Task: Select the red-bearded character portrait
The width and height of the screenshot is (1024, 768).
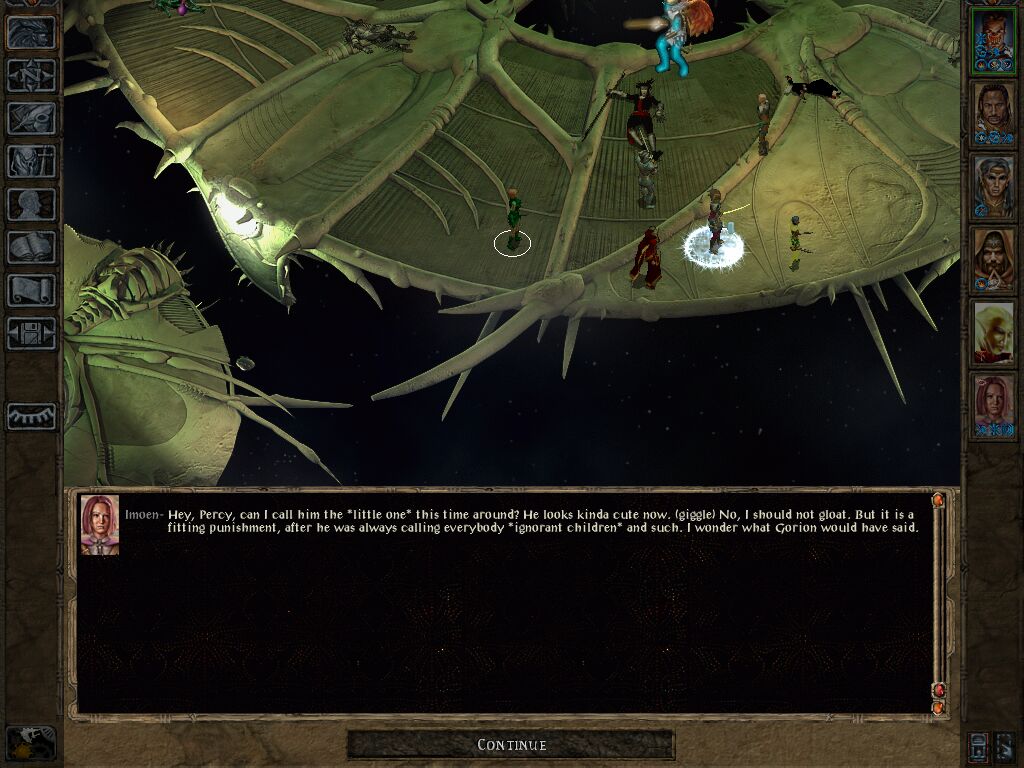Action: pos(994,40)
